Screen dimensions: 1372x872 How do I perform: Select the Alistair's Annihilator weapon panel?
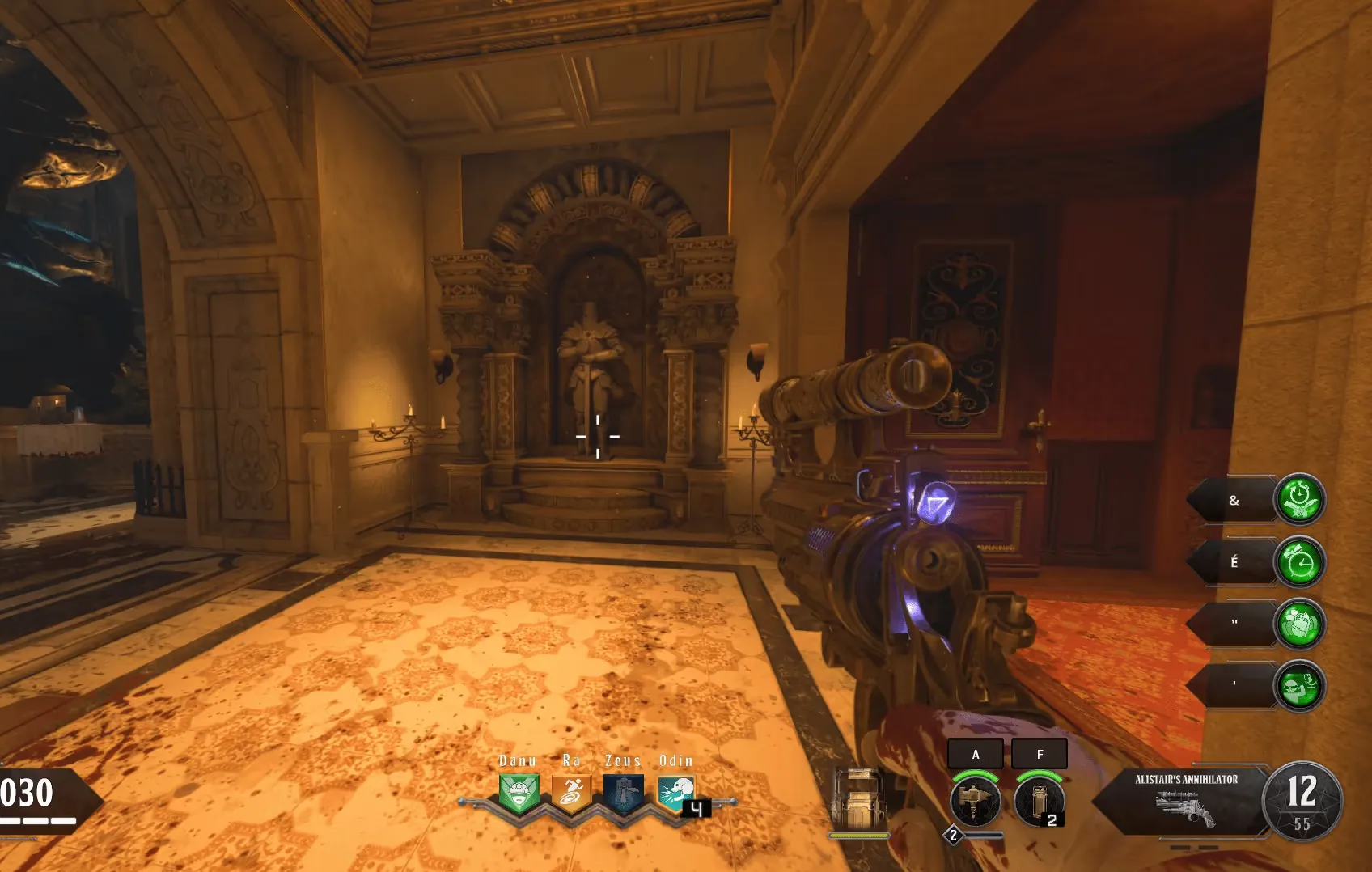tap(1186, 799)
